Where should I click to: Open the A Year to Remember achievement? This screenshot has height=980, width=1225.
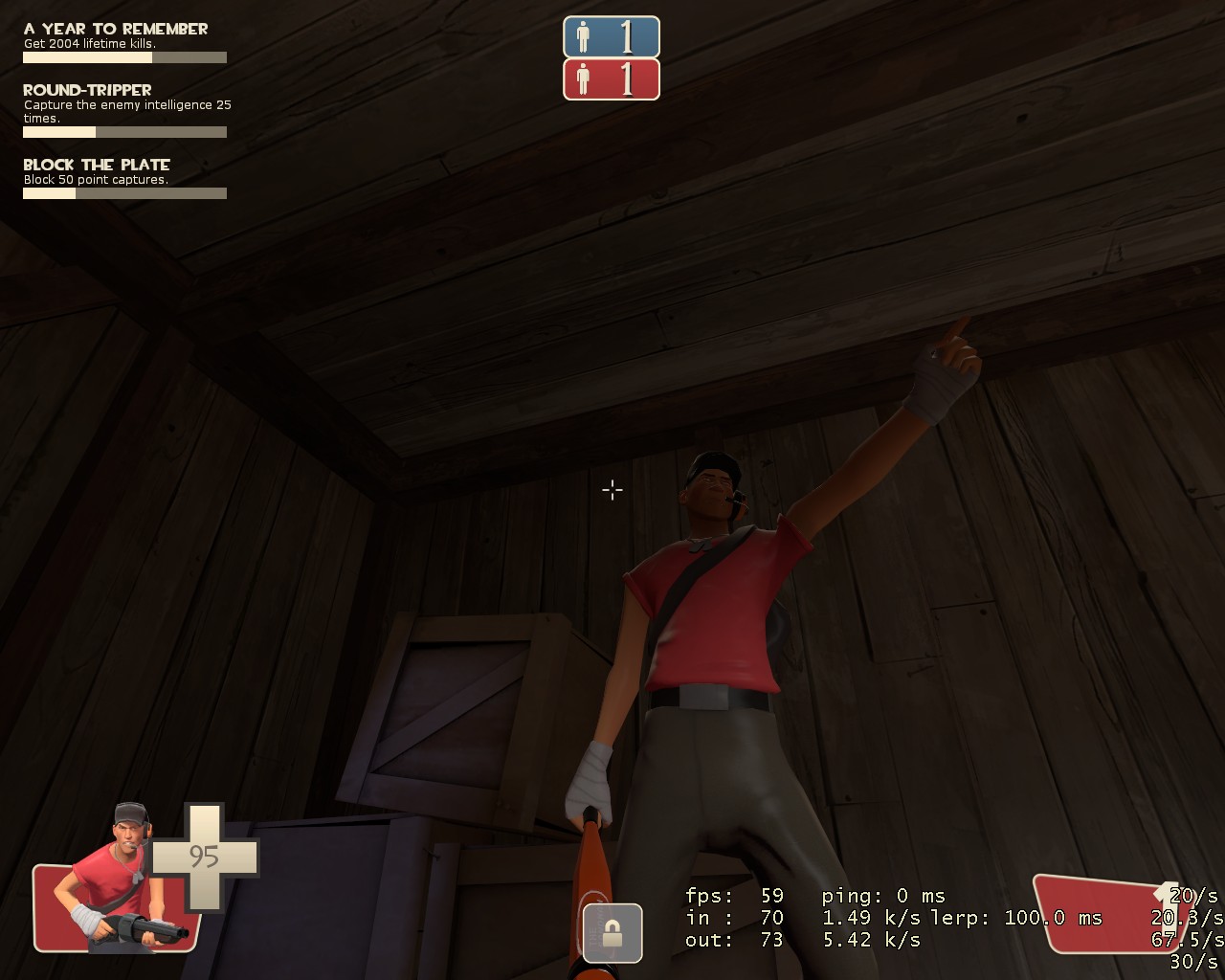(x=115, y=29)
